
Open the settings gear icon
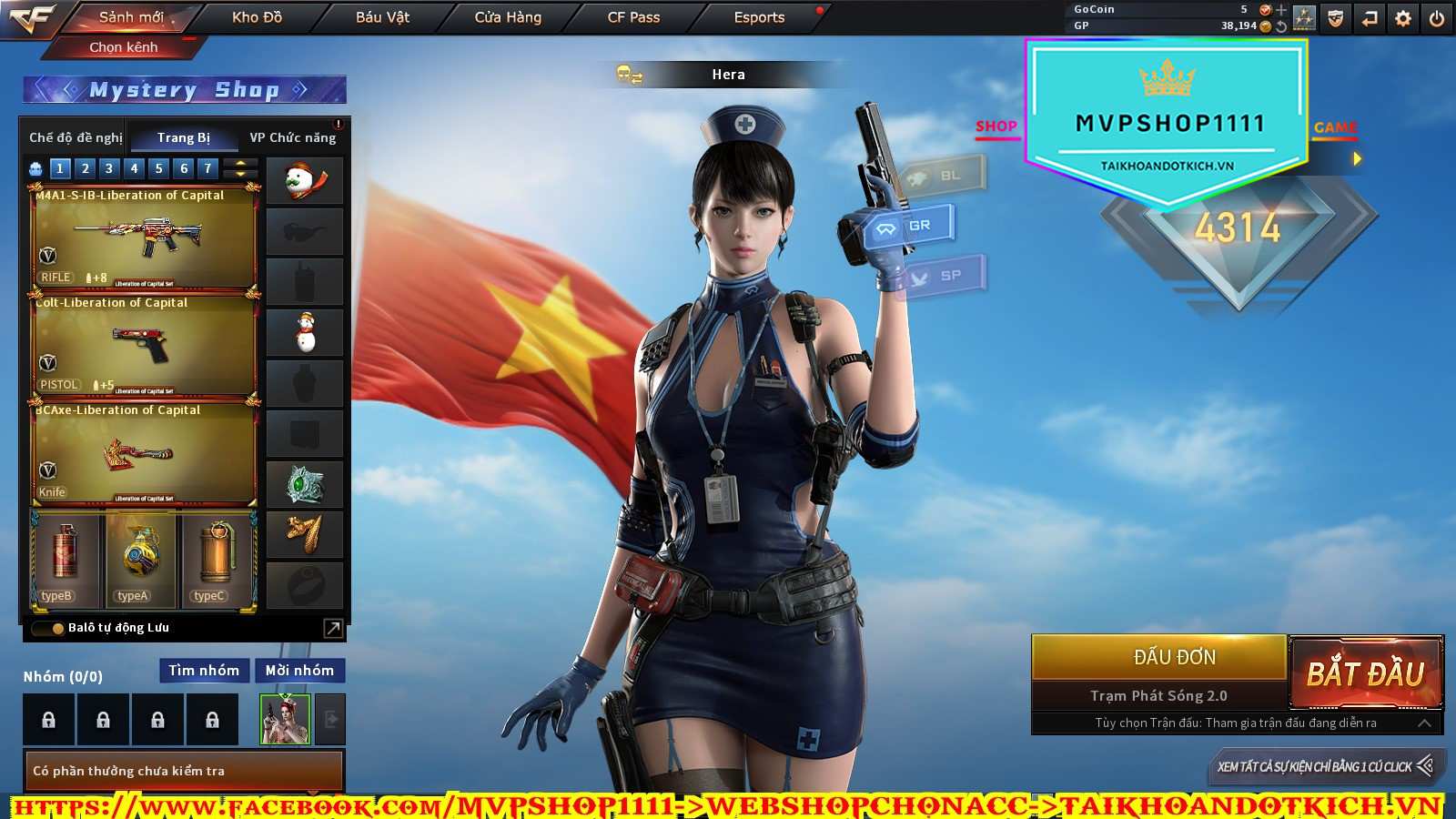click(x=1403, y=18)
